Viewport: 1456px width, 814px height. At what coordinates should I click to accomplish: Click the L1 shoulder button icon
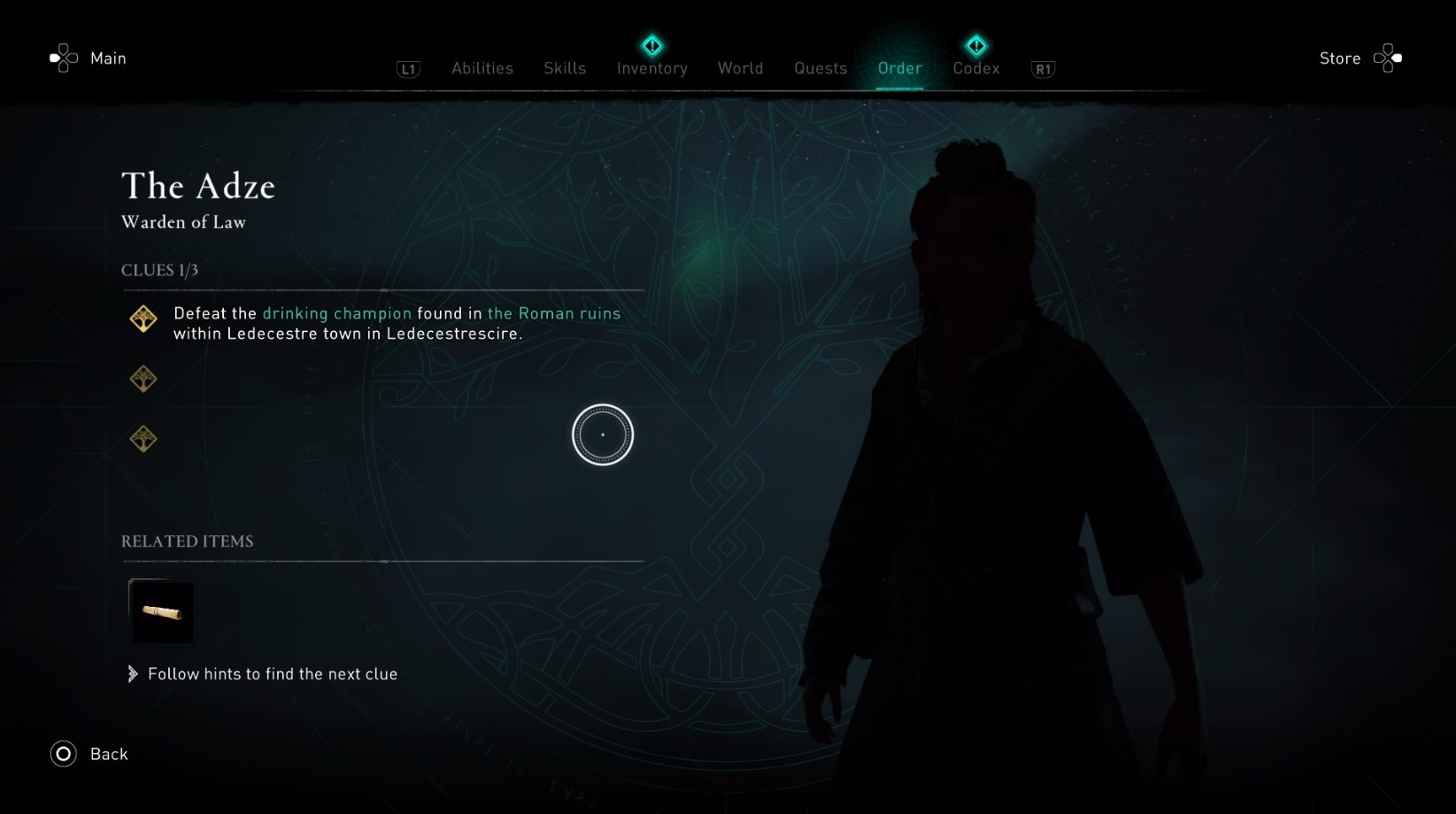[407, 69]
